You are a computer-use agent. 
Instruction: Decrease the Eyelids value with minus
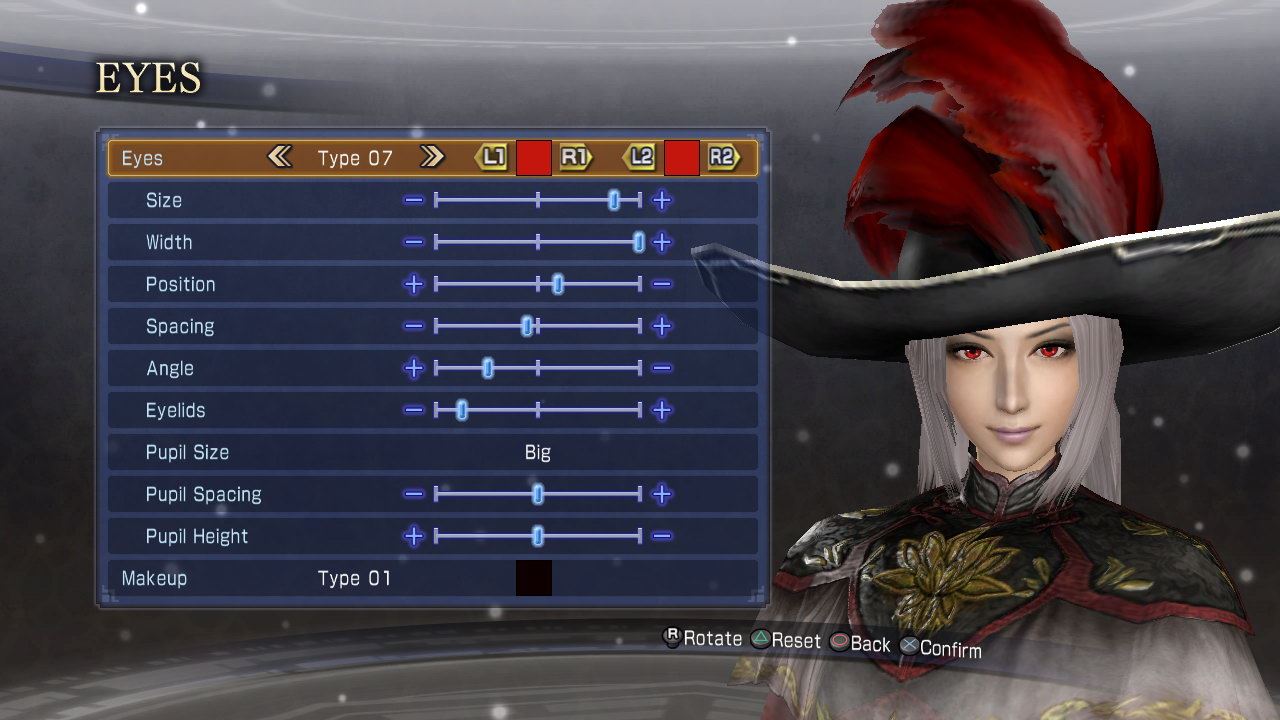[x=413, y=410]
